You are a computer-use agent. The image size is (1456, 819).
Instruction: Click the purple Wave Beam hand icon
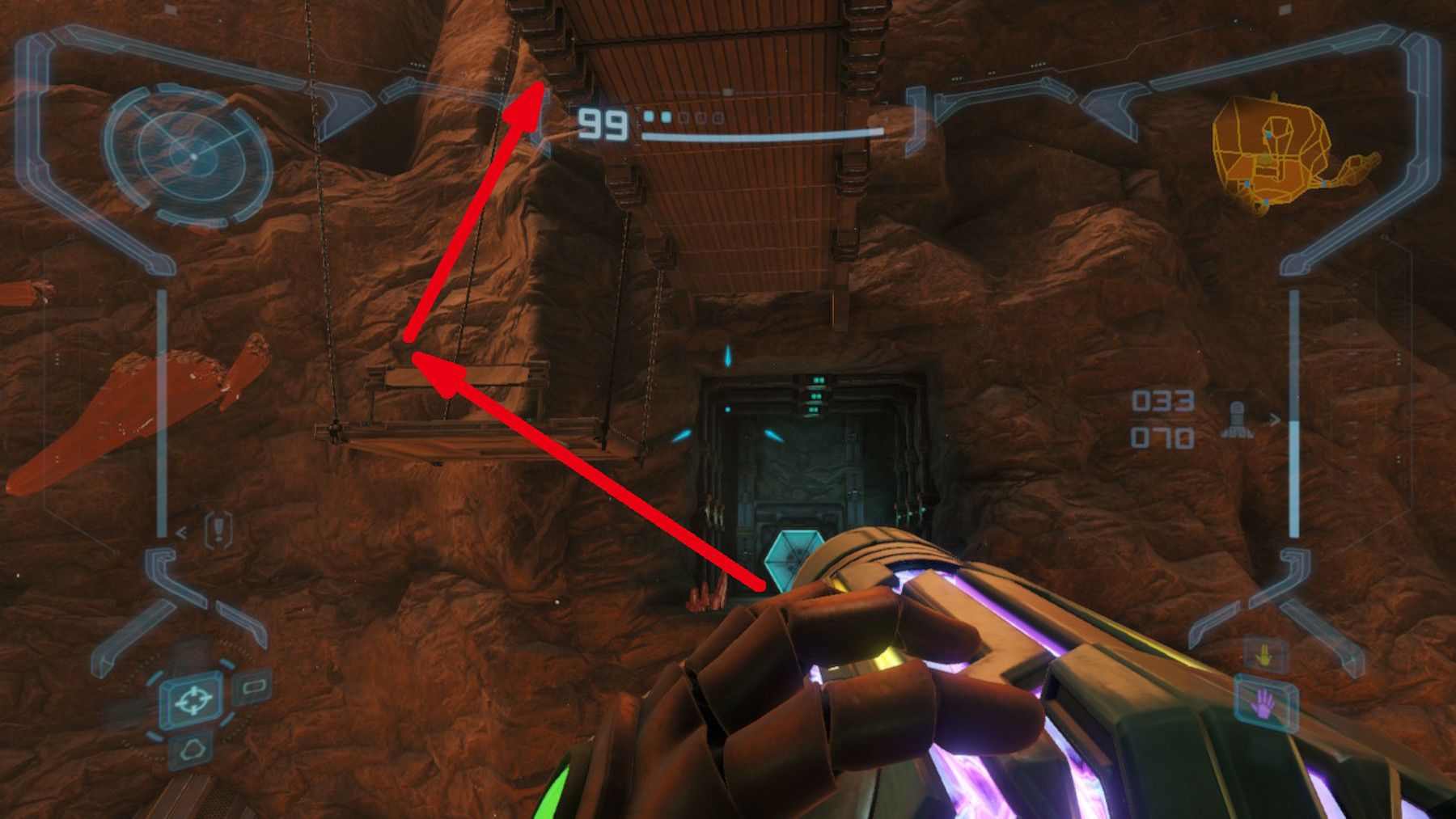coord(1263,704)
